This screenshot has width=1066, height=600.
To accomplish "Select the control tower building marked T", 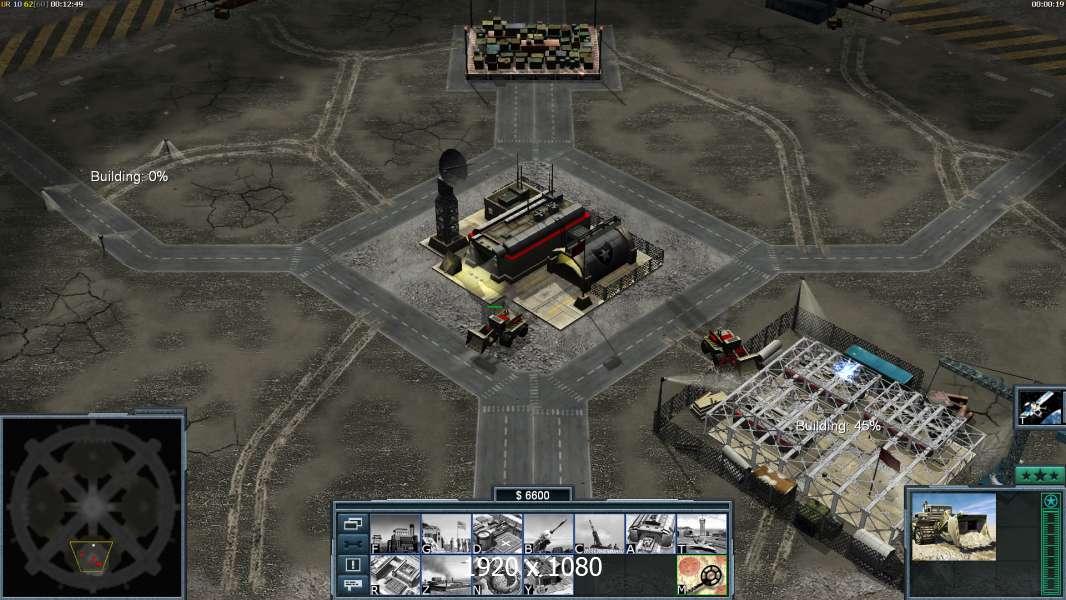I will 701,534.
